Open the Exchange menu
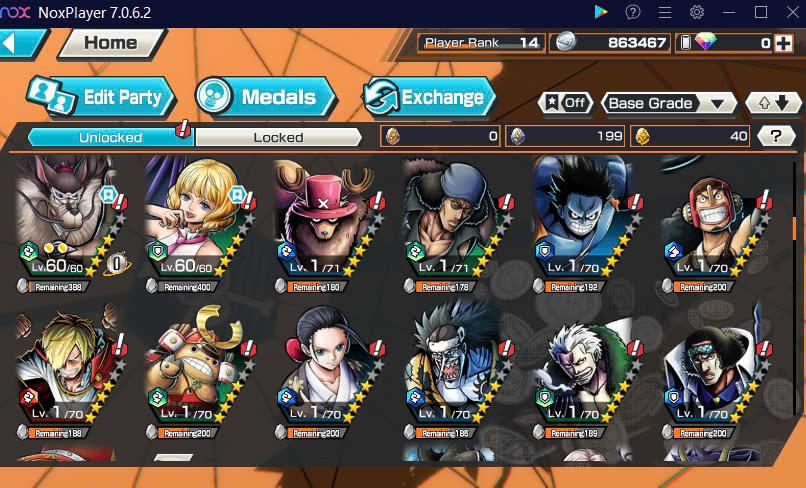 (429, 97)
